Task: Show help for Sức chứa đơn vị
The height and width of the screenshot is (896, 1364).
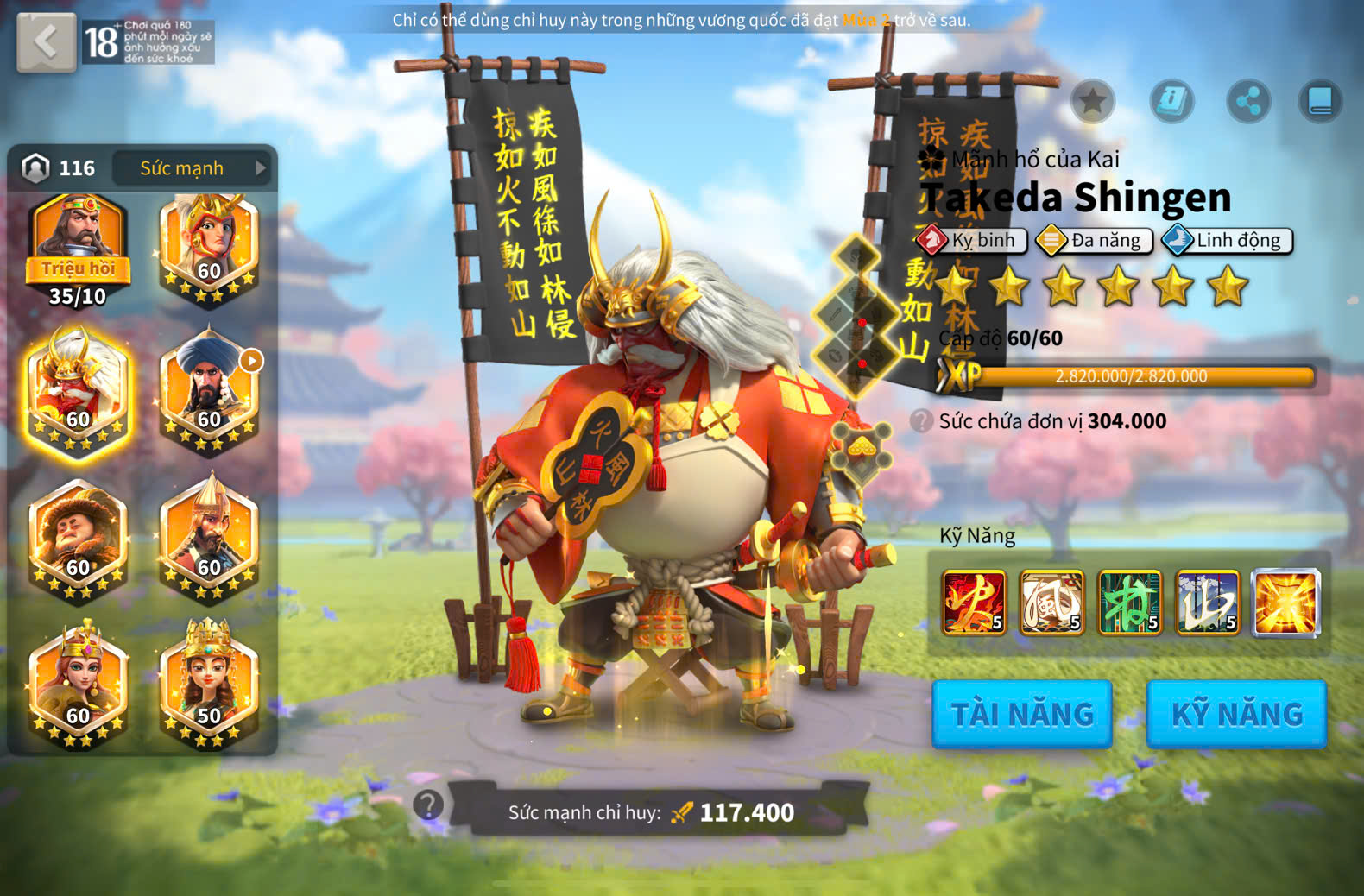Action: (x=921, y=420)
